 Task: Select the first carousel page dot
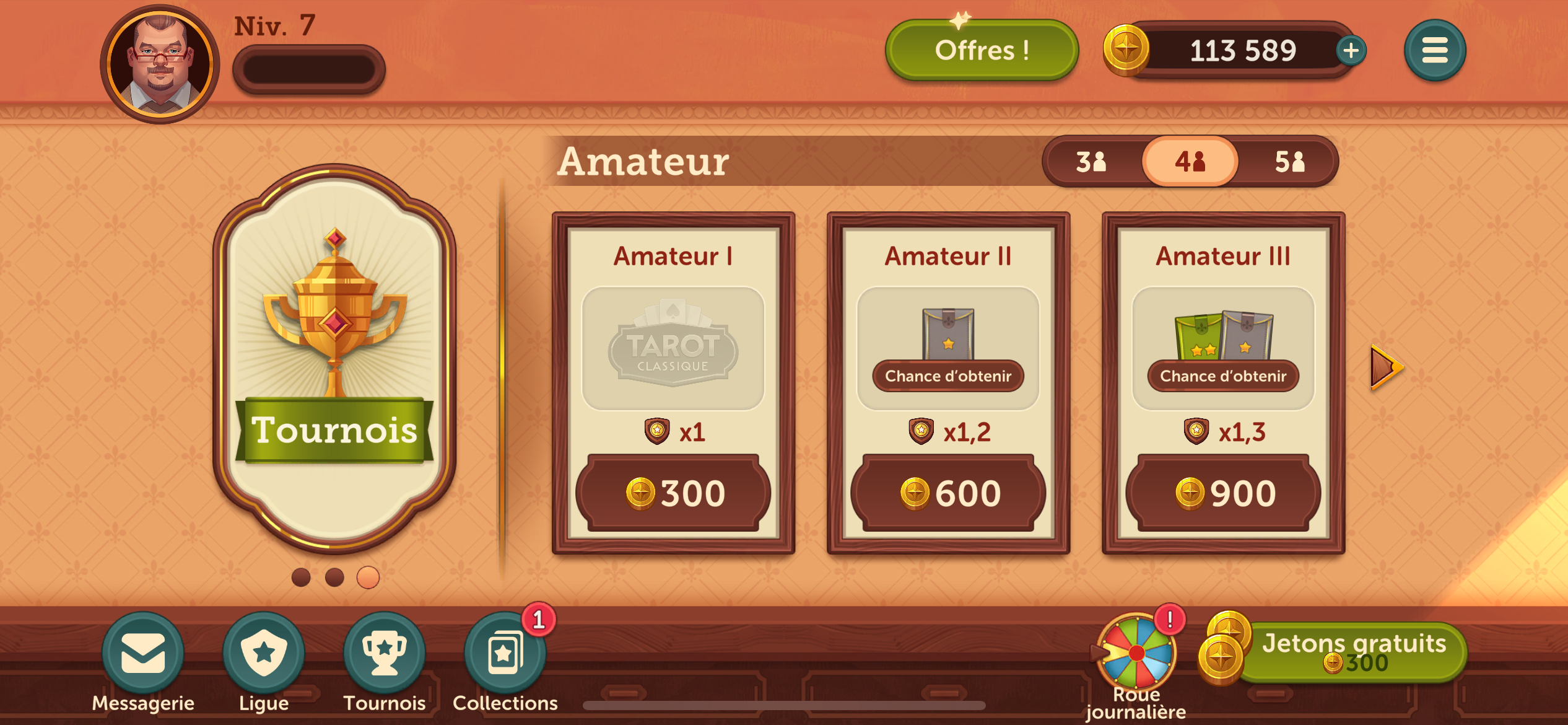click(301, 578)
